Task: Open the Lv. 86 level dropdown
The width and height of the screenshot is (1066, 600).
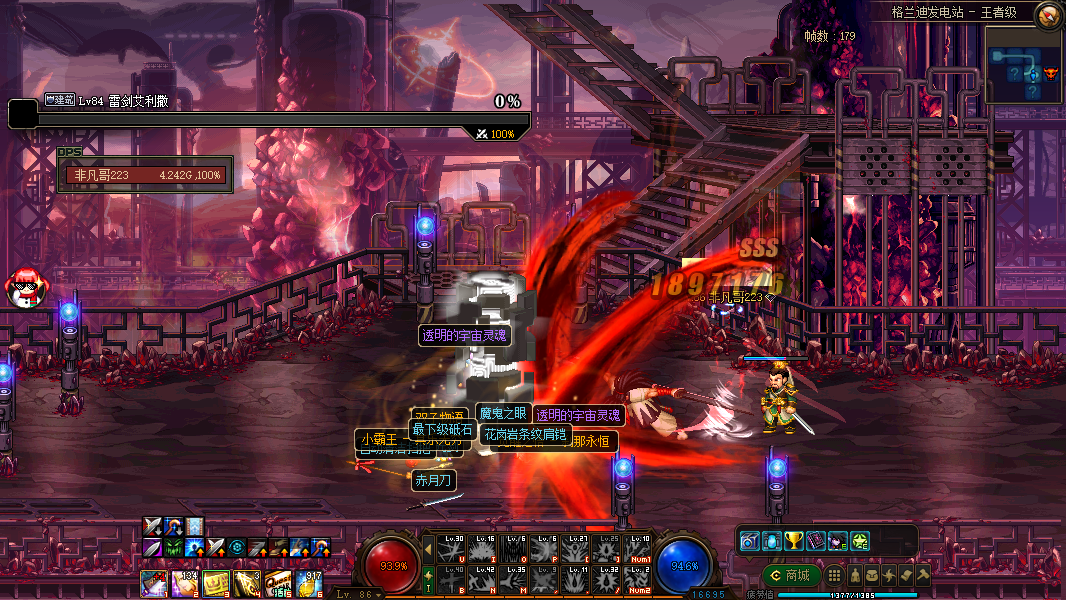Action: click(357, 594)
